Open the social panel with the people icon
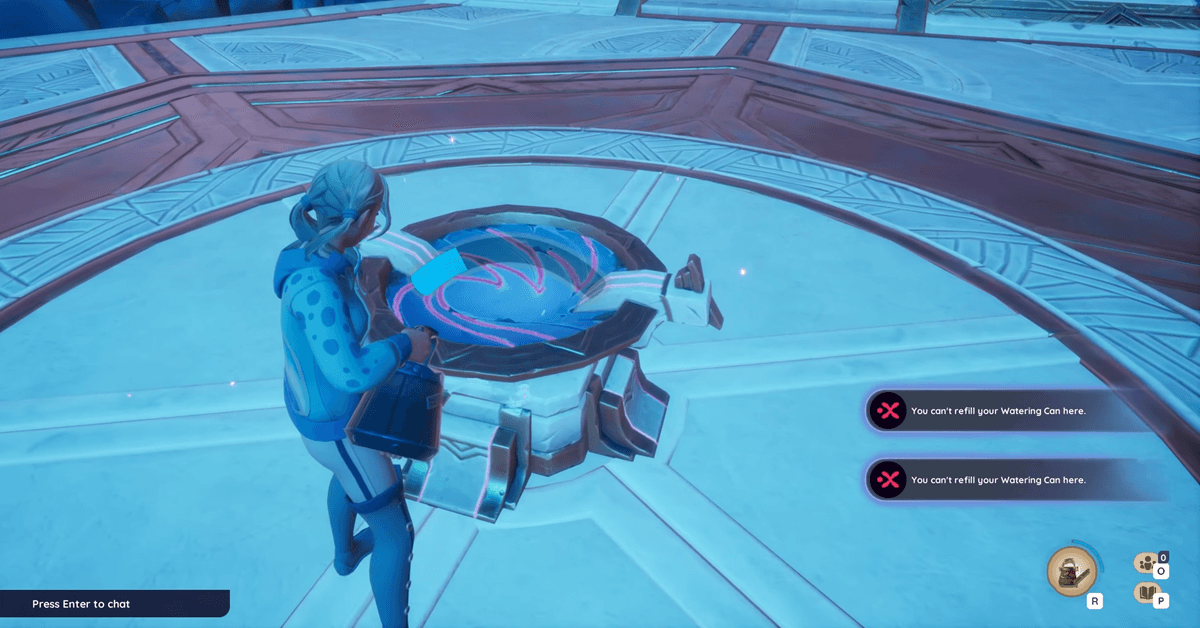 pyautogui.click(x=1145, y=563)
